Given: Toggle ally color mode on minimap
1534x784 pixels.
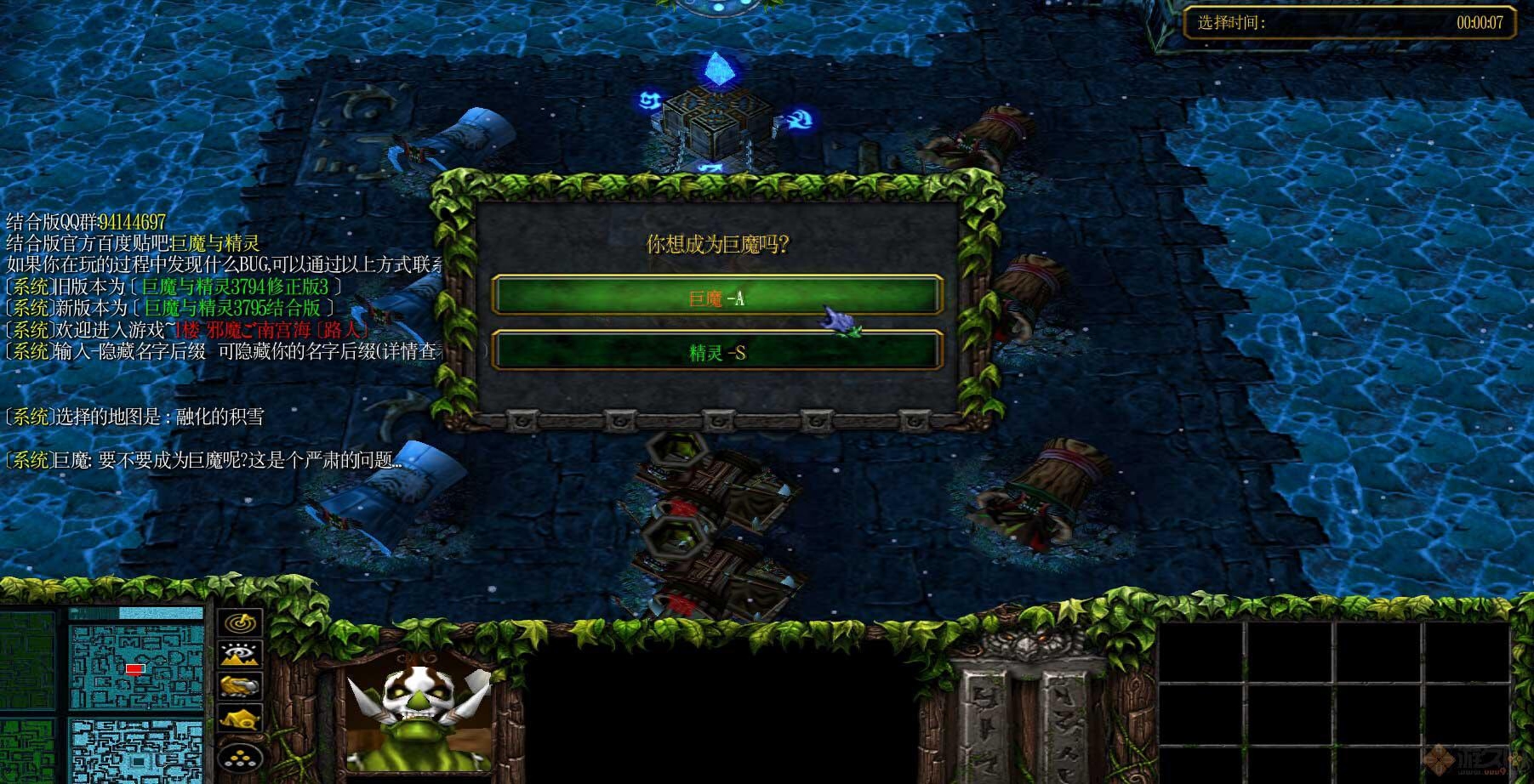Looking at the screenshot, I should (241, 685).
